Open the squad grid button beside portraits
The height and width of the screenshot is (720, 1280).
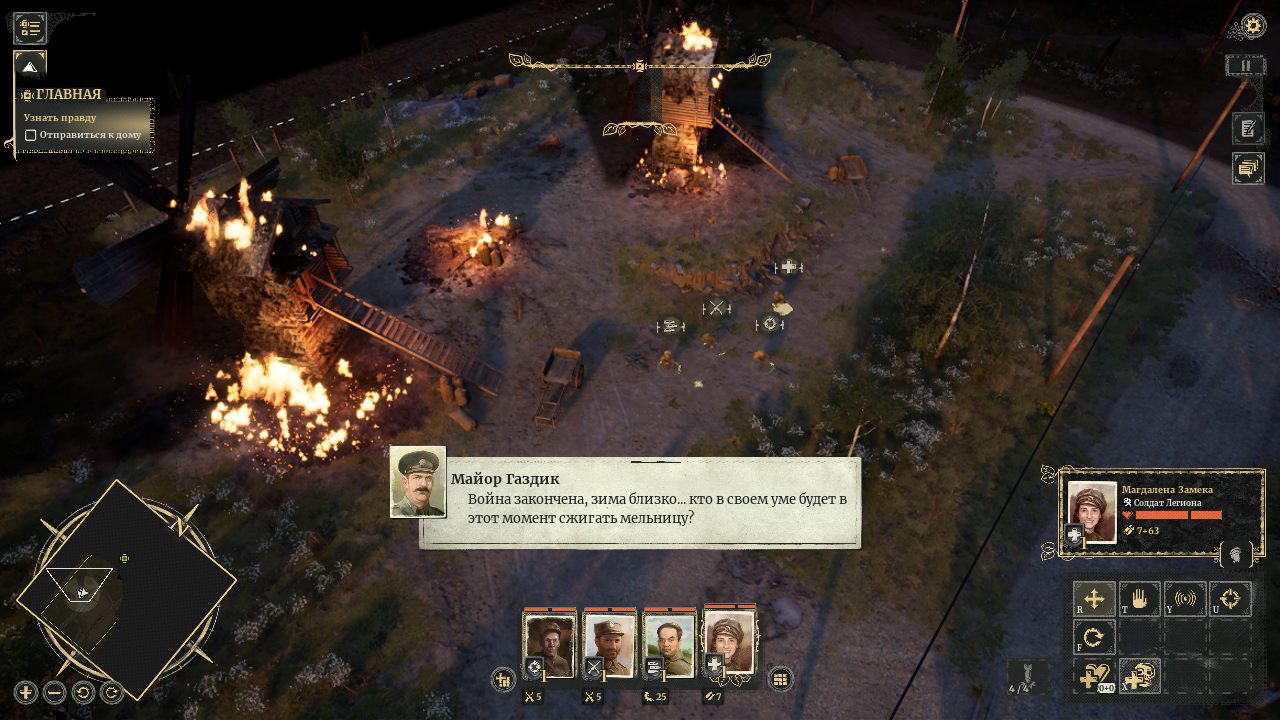(x=780, y=680)
